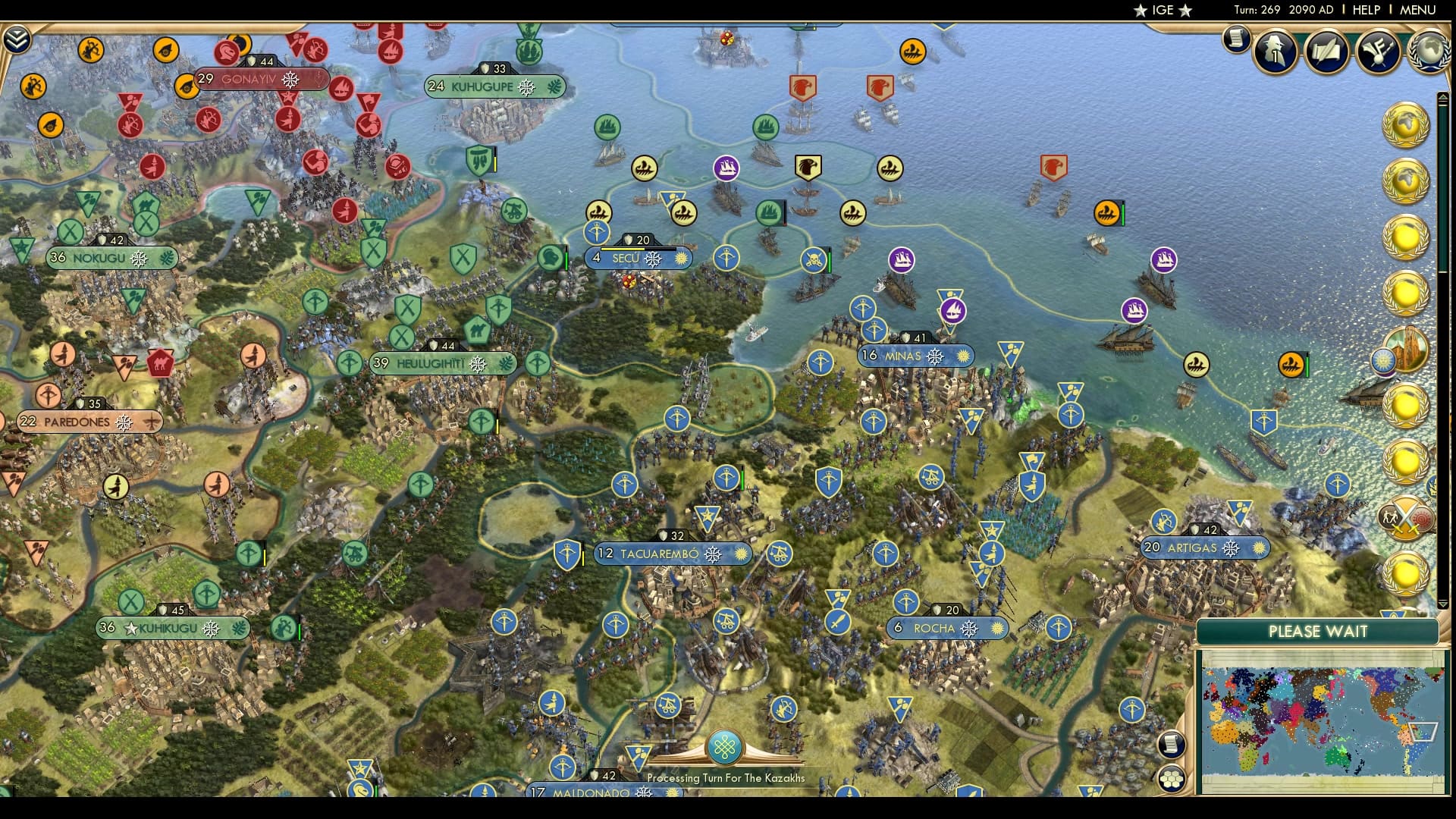Open the scroll button beside the minimap
This screenshot has height=819, width=1456.
tap(1172, 744)
